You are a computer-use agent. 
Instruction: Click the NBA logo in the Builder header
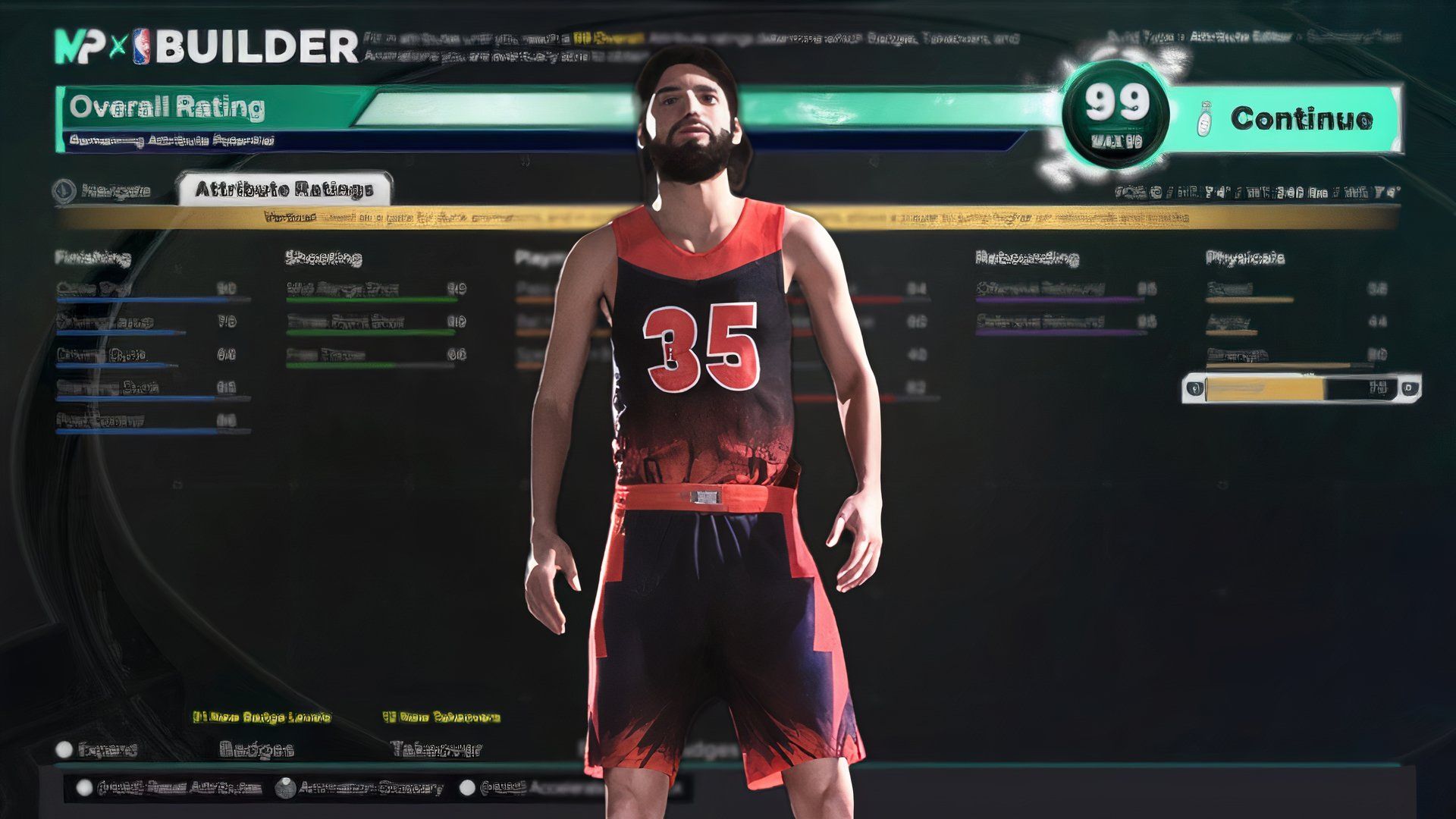pos(142,45)
